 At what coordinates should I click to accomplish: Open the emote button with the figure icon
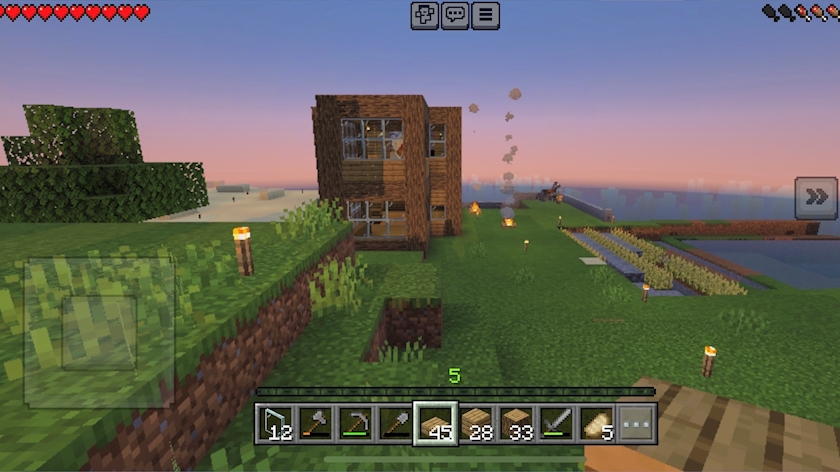coord(425,15)
